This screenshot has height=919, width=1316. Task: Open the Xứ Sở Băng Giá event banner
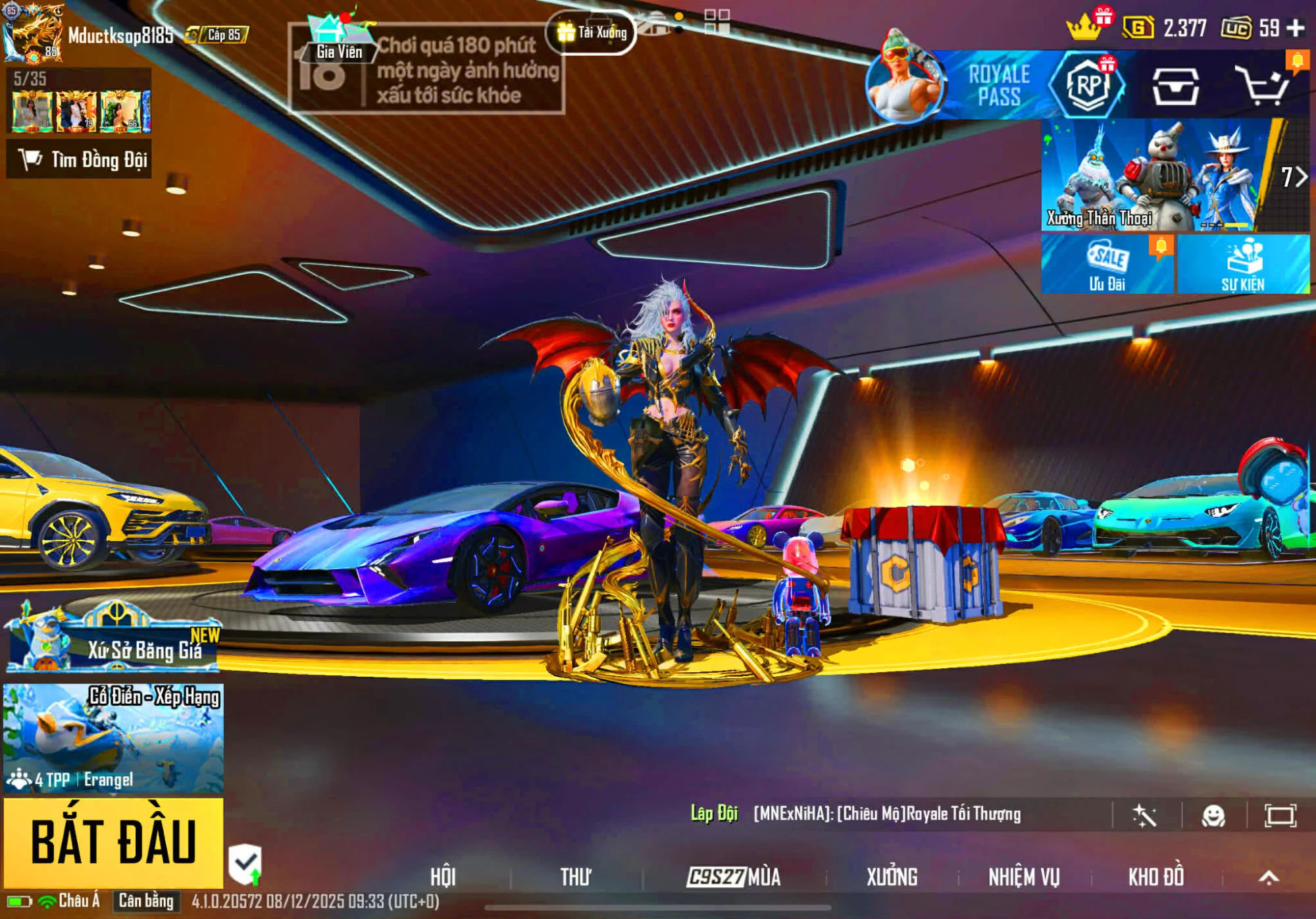[113, 640]
